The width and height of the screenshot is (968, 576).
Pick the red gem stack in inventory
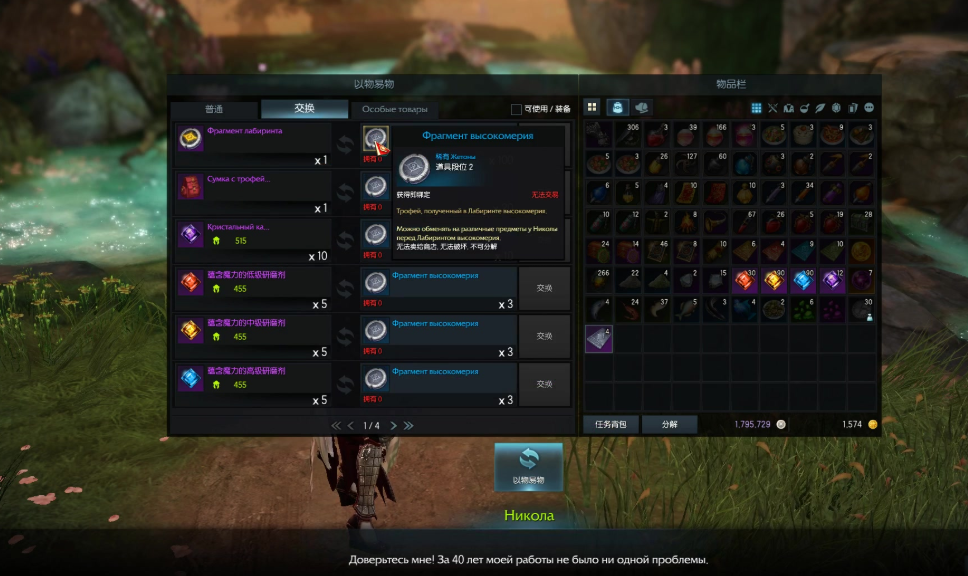pos(743,281)
